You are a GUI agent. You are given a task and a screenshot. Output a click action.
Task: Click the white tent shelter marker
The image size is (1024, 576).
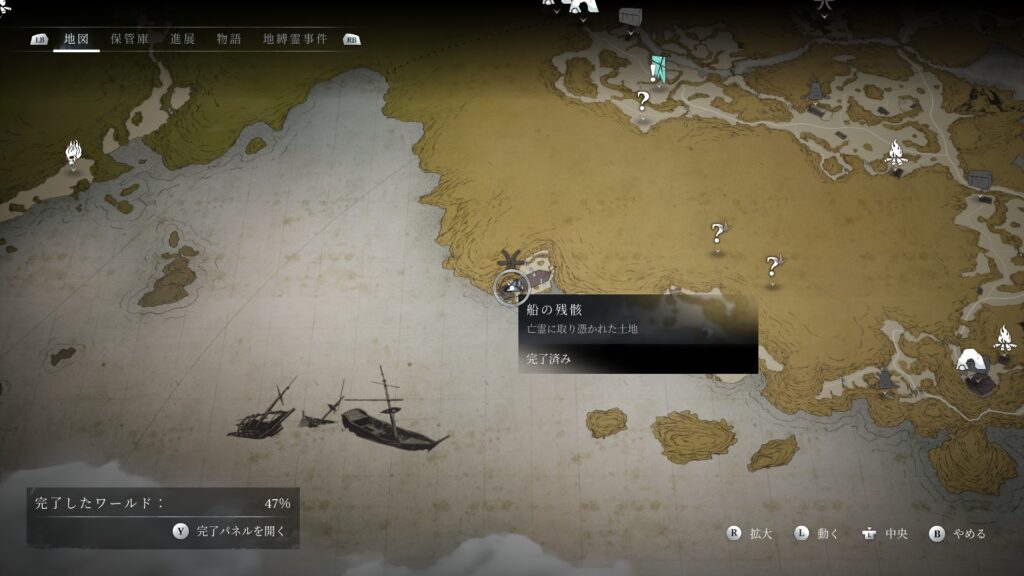[972, 360]
